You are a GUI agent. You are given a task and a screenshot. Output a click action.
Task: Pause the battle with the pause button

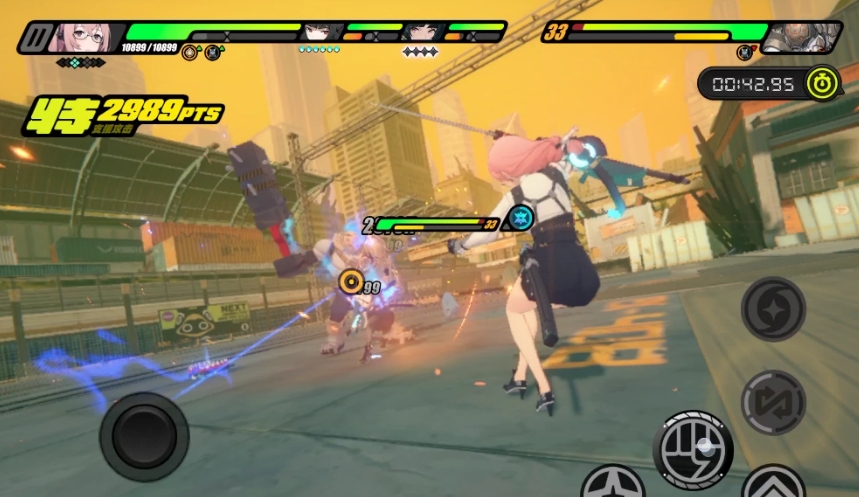(x=36, y=38)
